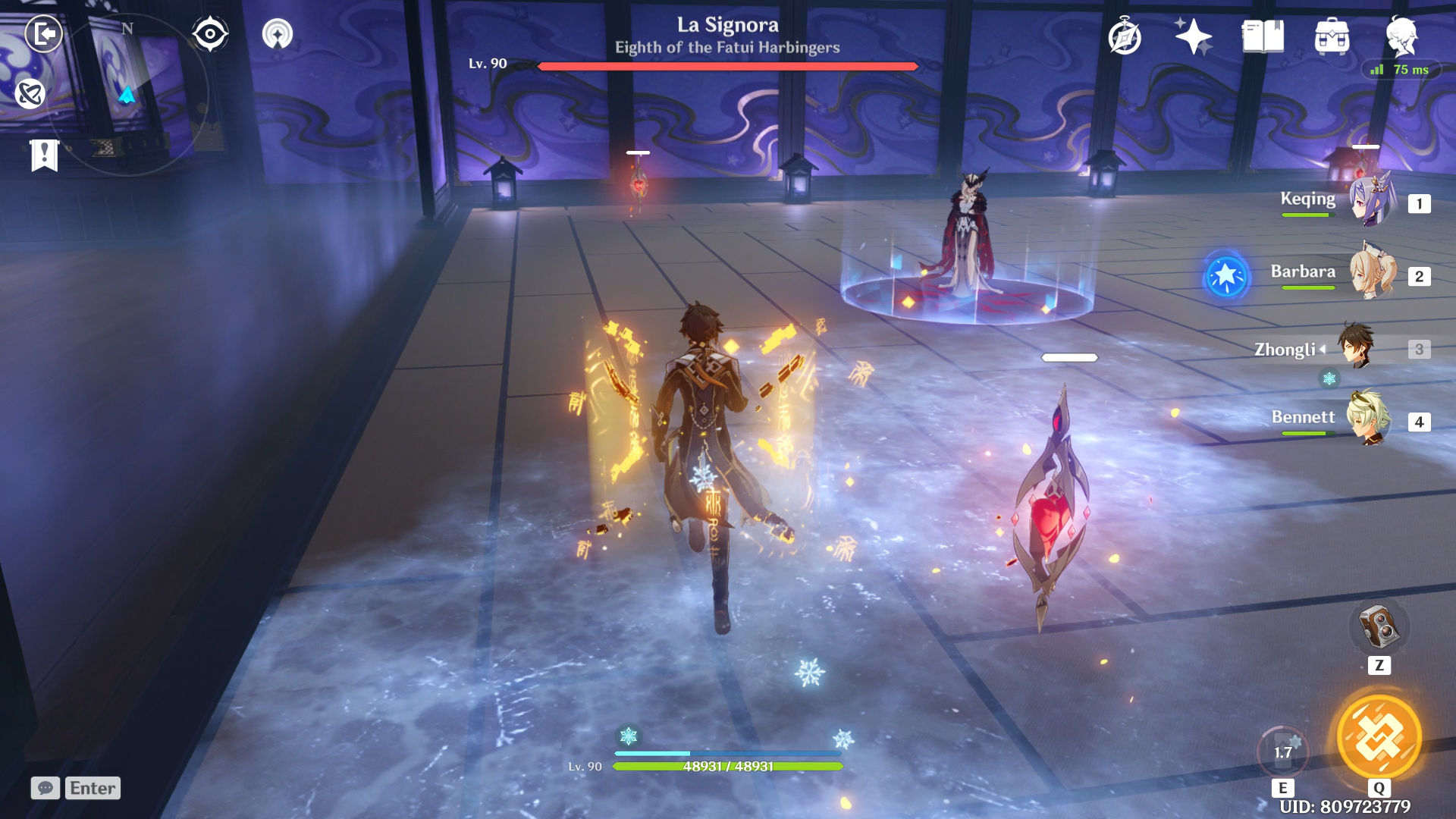Open the Wish star icon

(x=1193, y=36)
